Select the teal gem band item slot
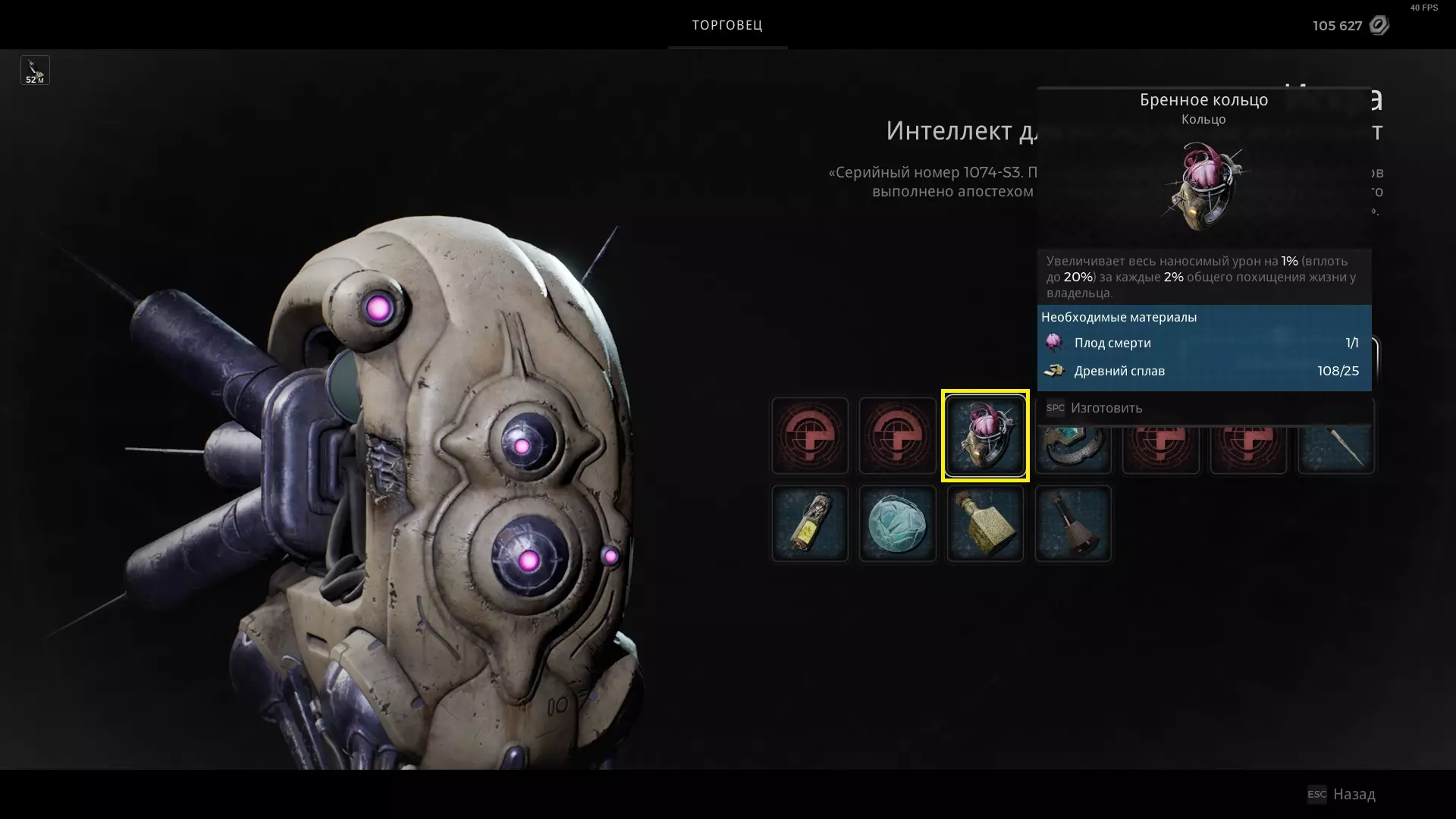The height and width of the screenshot is (819, 1456). (1072, 450)
